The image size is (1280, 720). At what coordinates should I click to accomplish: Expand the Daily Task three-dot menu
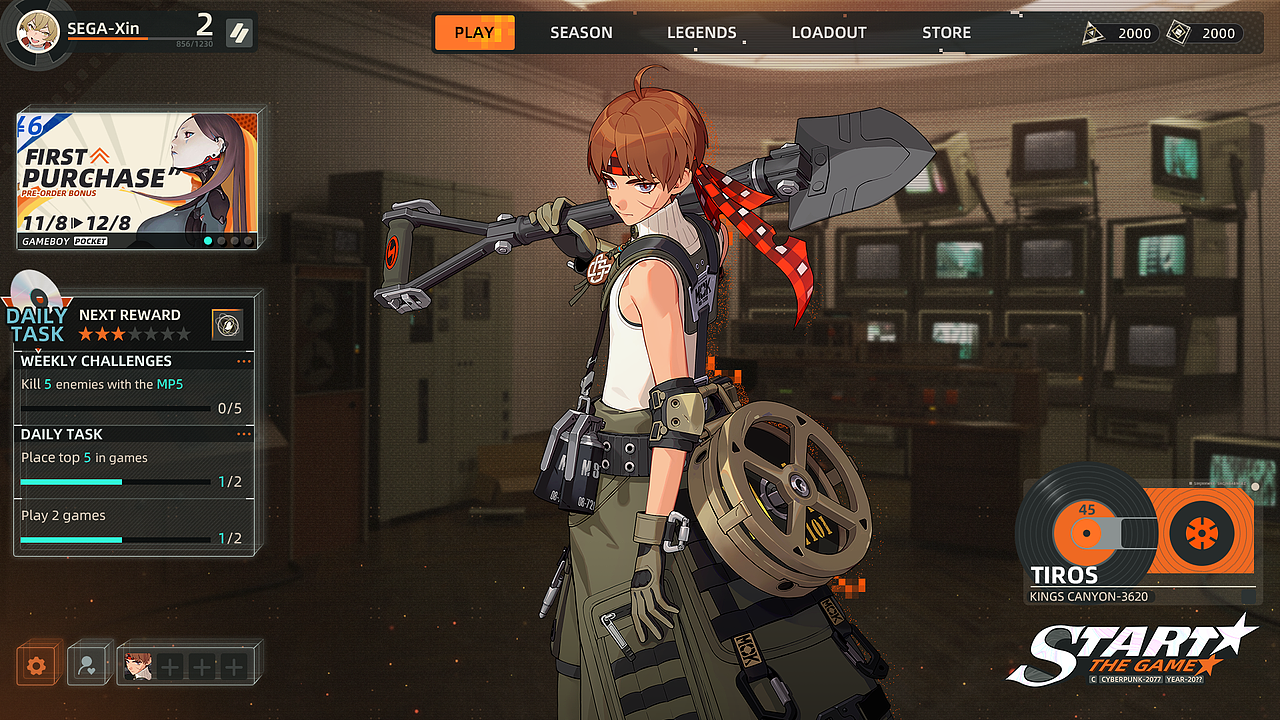[x=244, y=434]
